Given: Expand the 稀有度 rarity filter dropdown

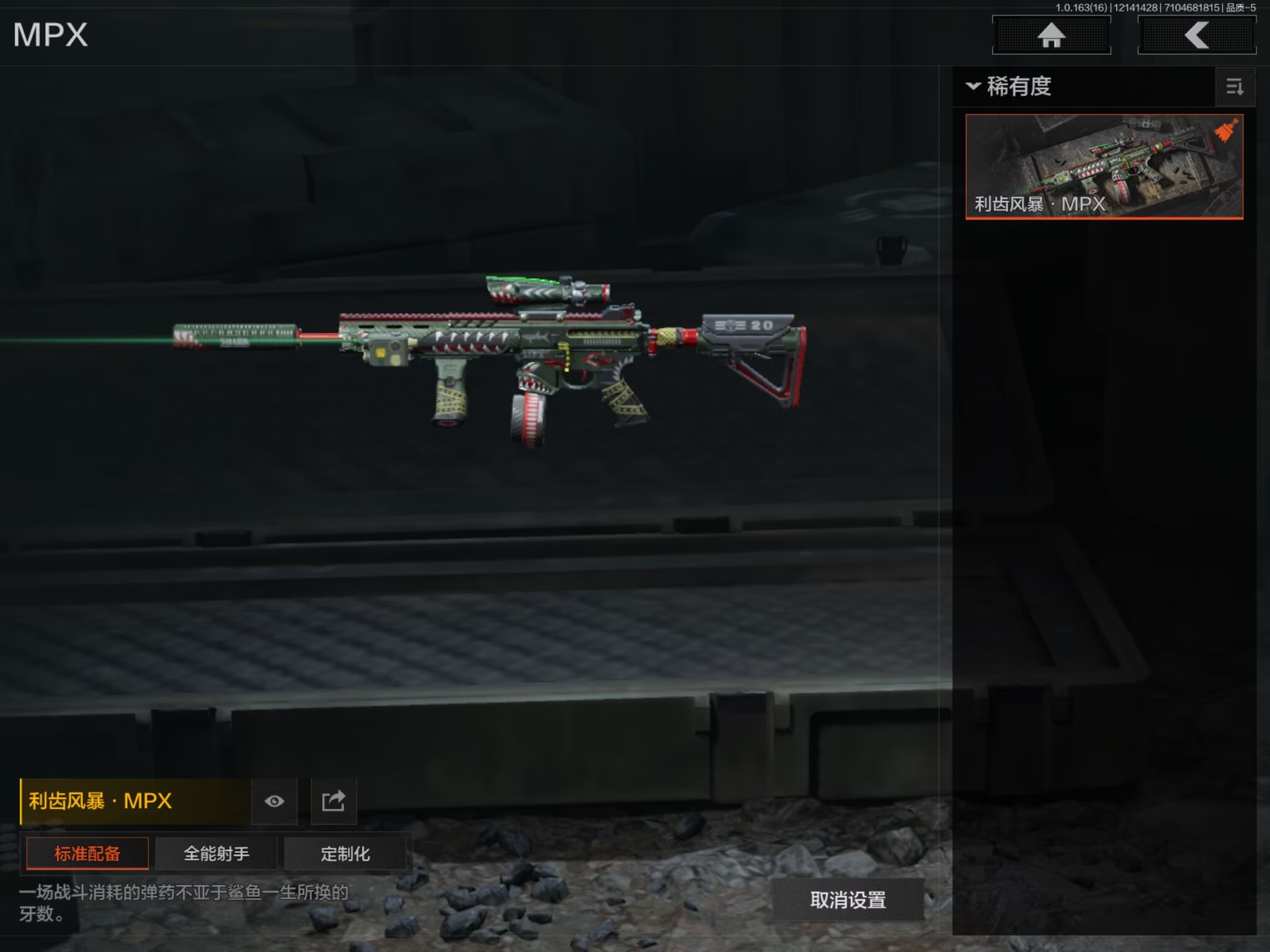Looking at the screenshot, I should point(1010,86).
